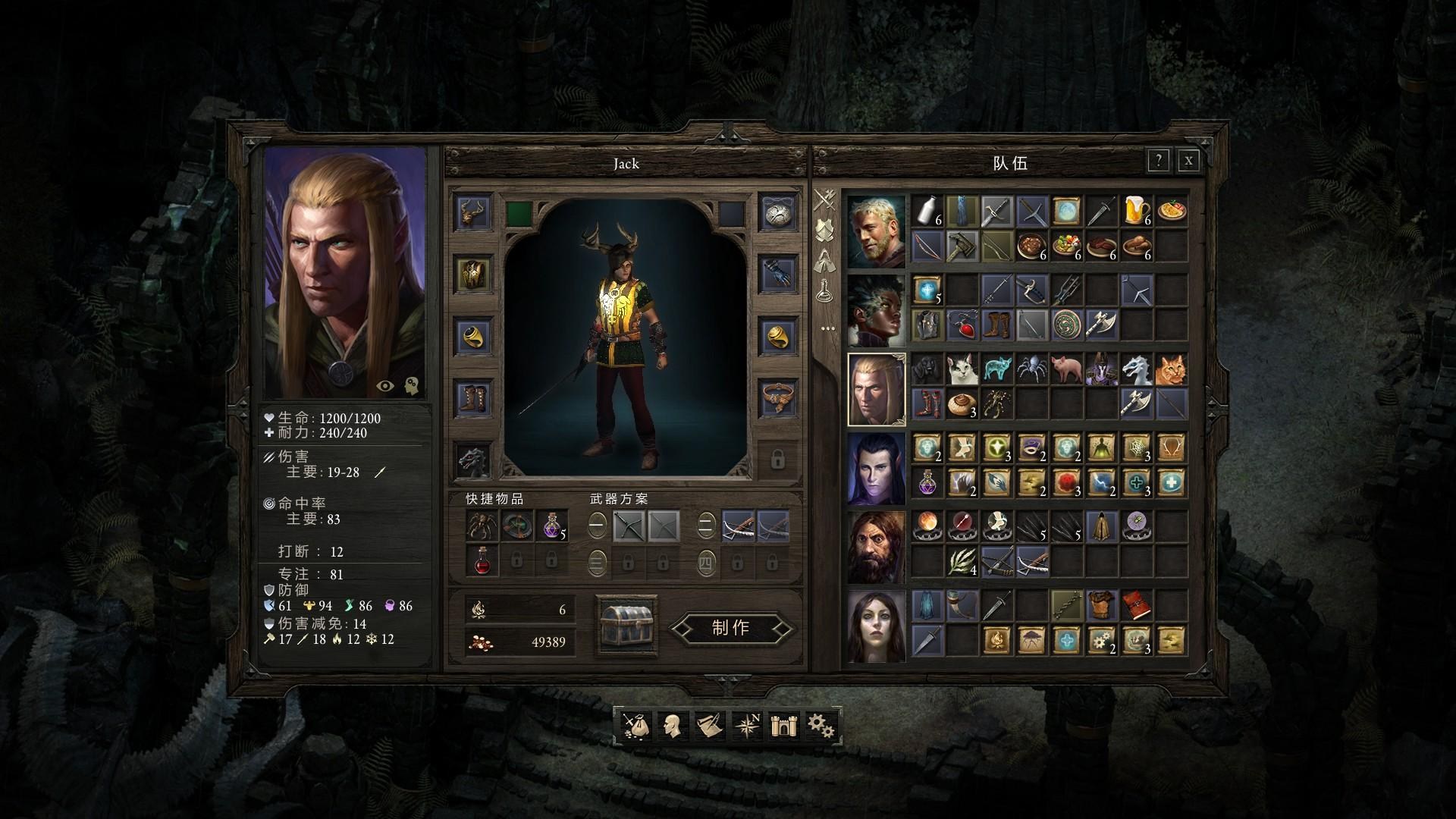This screenshot has height=819, width=1456.
Task: Select the equipped boots slot
Action: tap(473, 398)
